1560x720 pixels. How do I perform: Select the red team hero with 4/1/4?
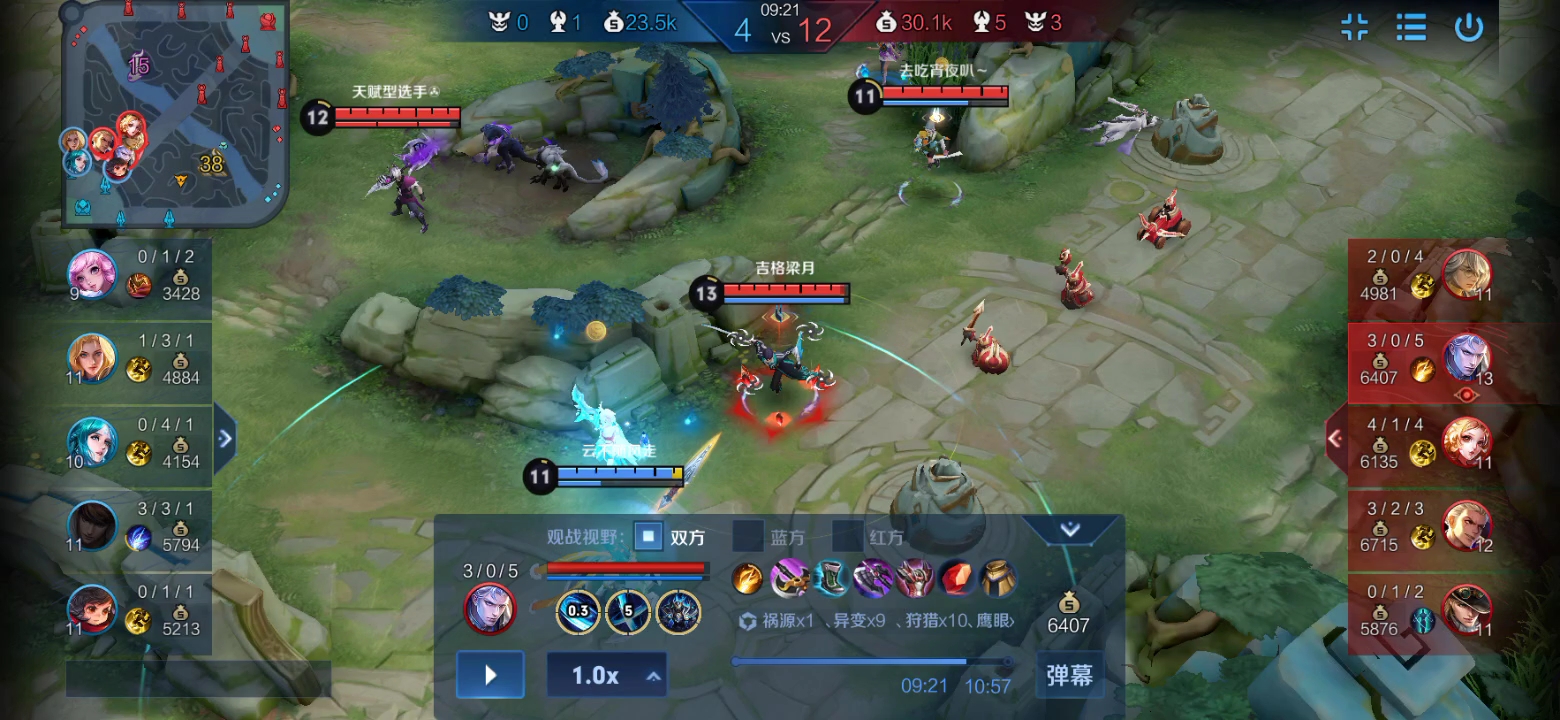click(1466, 442)
